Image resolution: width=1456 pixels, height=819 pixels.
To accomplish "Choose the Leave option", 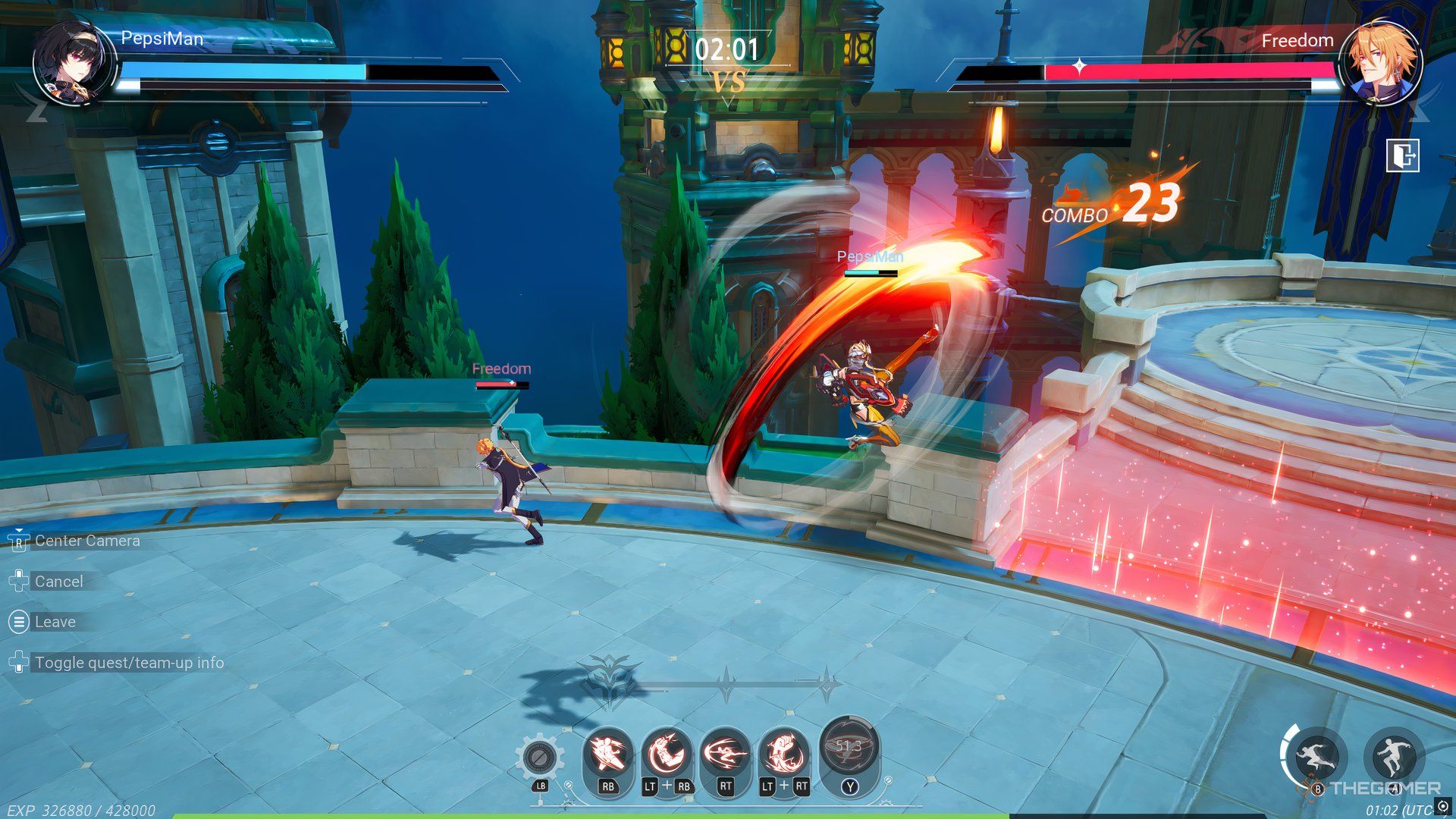I will tap(55, 622).
